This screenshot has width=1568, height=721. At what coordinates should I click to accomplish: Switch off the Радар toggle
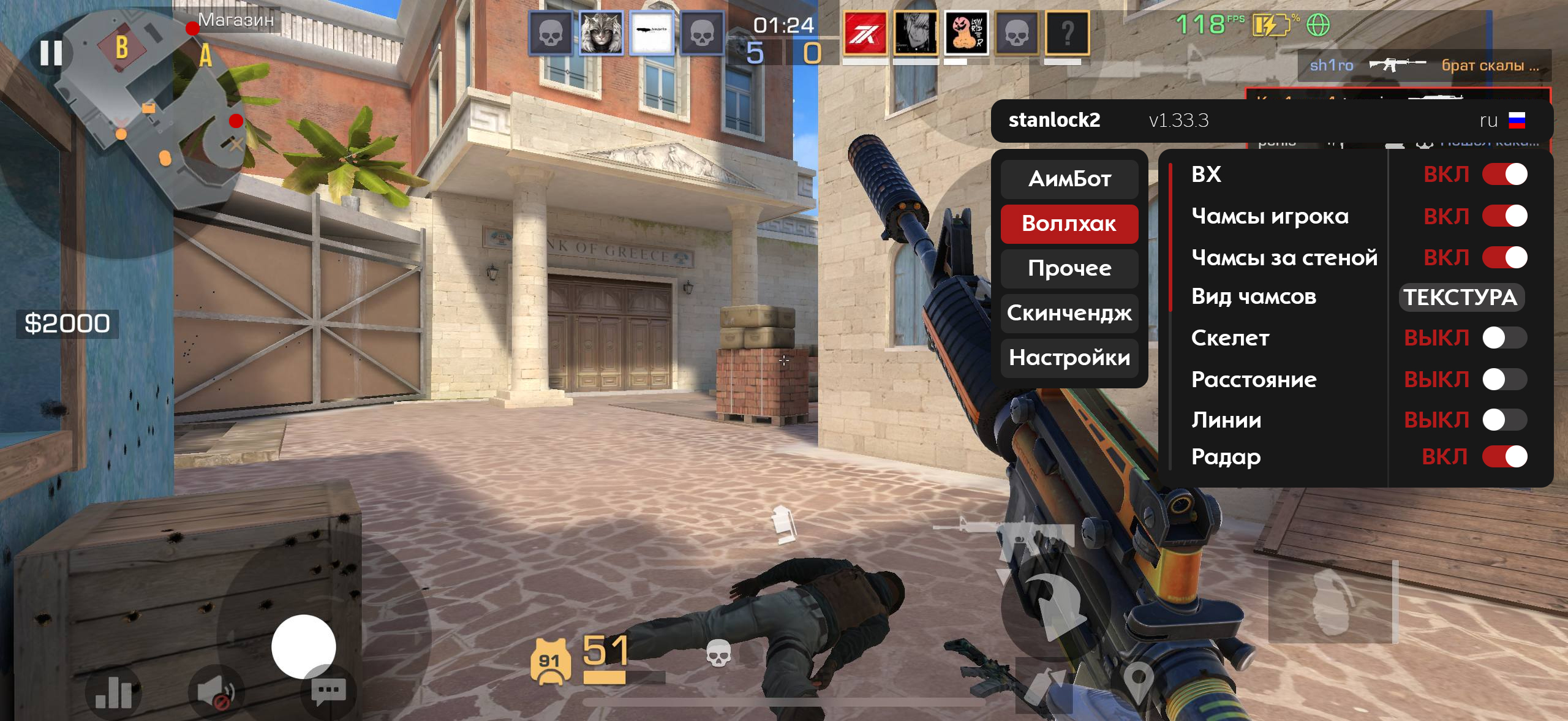1504,457
